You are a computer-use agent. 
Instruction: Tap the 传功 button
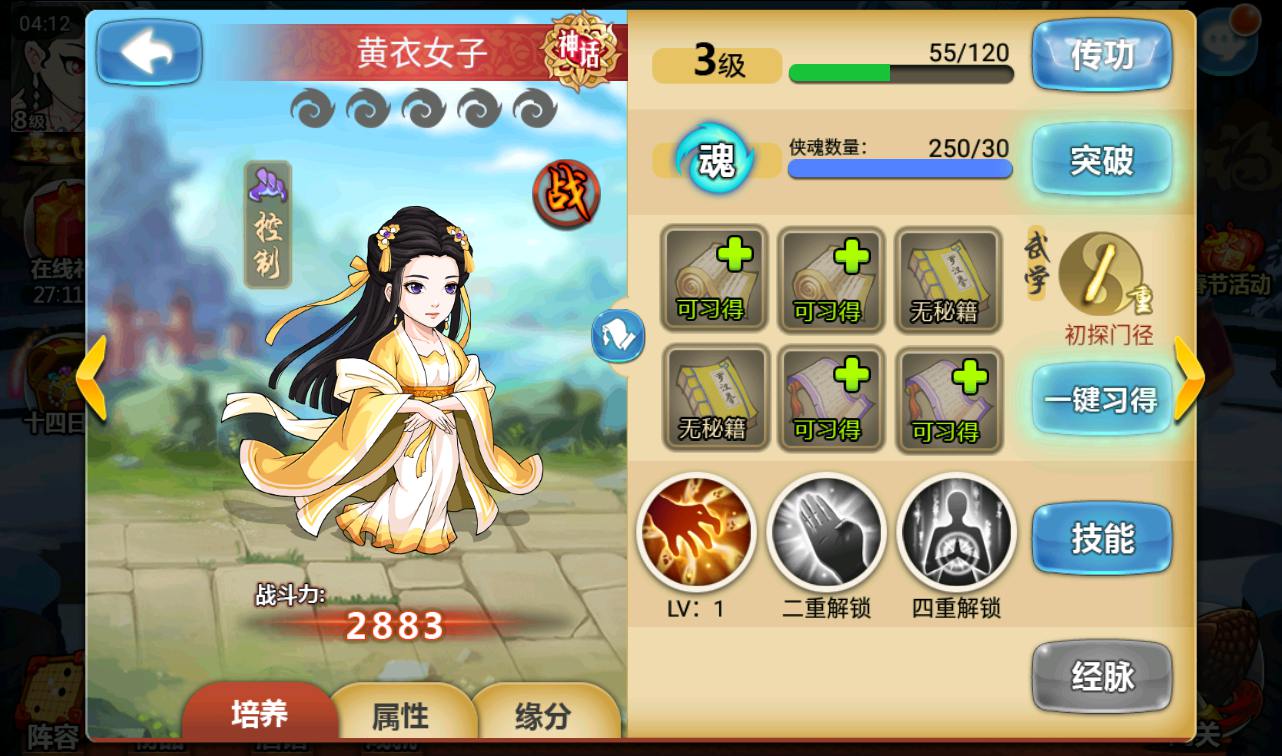pyautogui.click(x=1101, y=57)
